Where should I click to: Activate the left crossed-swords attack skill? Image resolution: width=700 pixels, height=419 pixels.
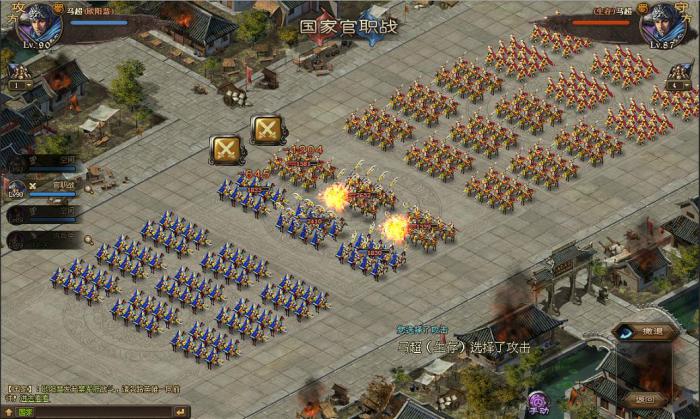pyautogui.click(x=225, y=150)
